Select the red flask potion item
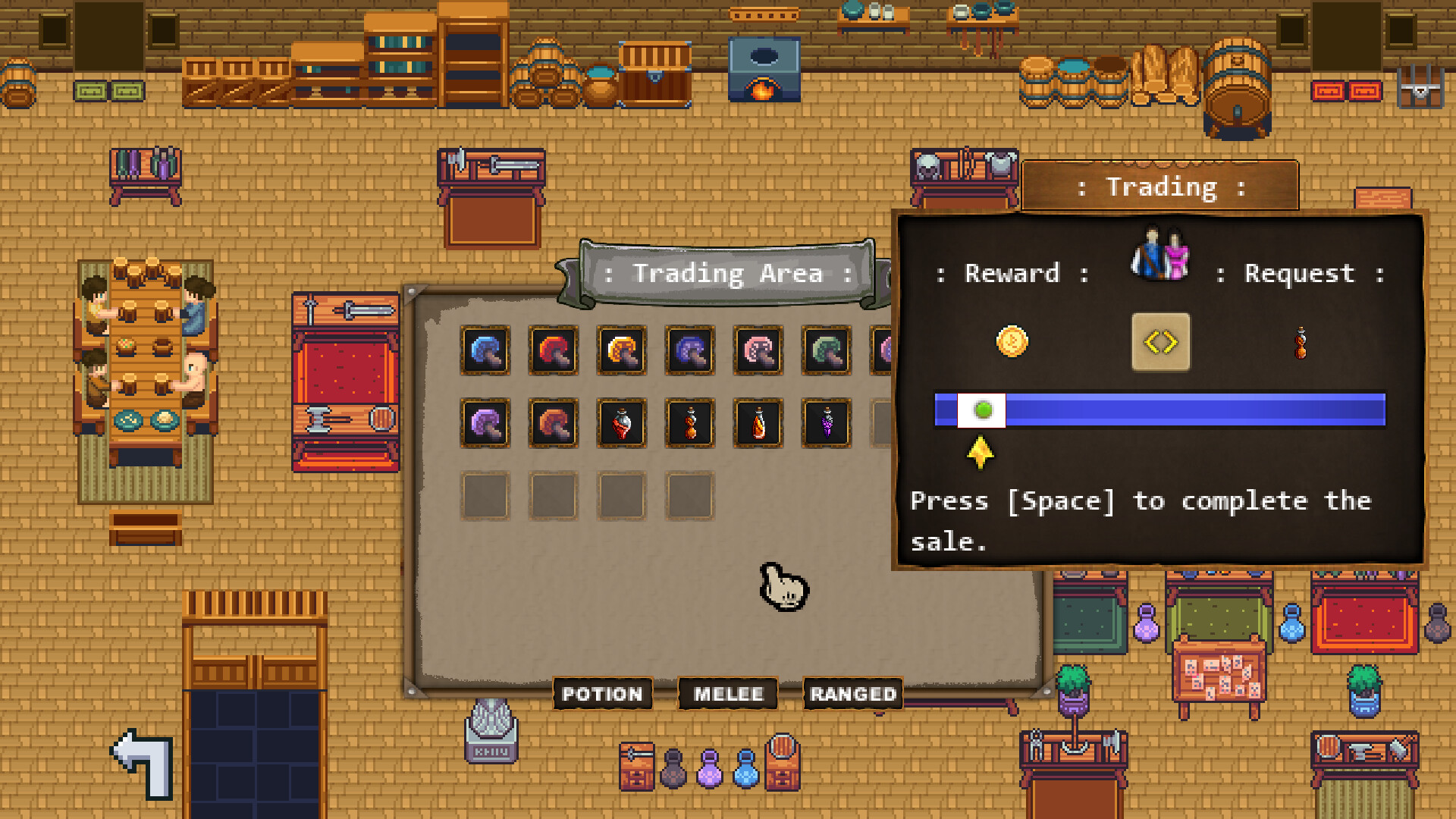The image size is (1456, 819). 621,423
